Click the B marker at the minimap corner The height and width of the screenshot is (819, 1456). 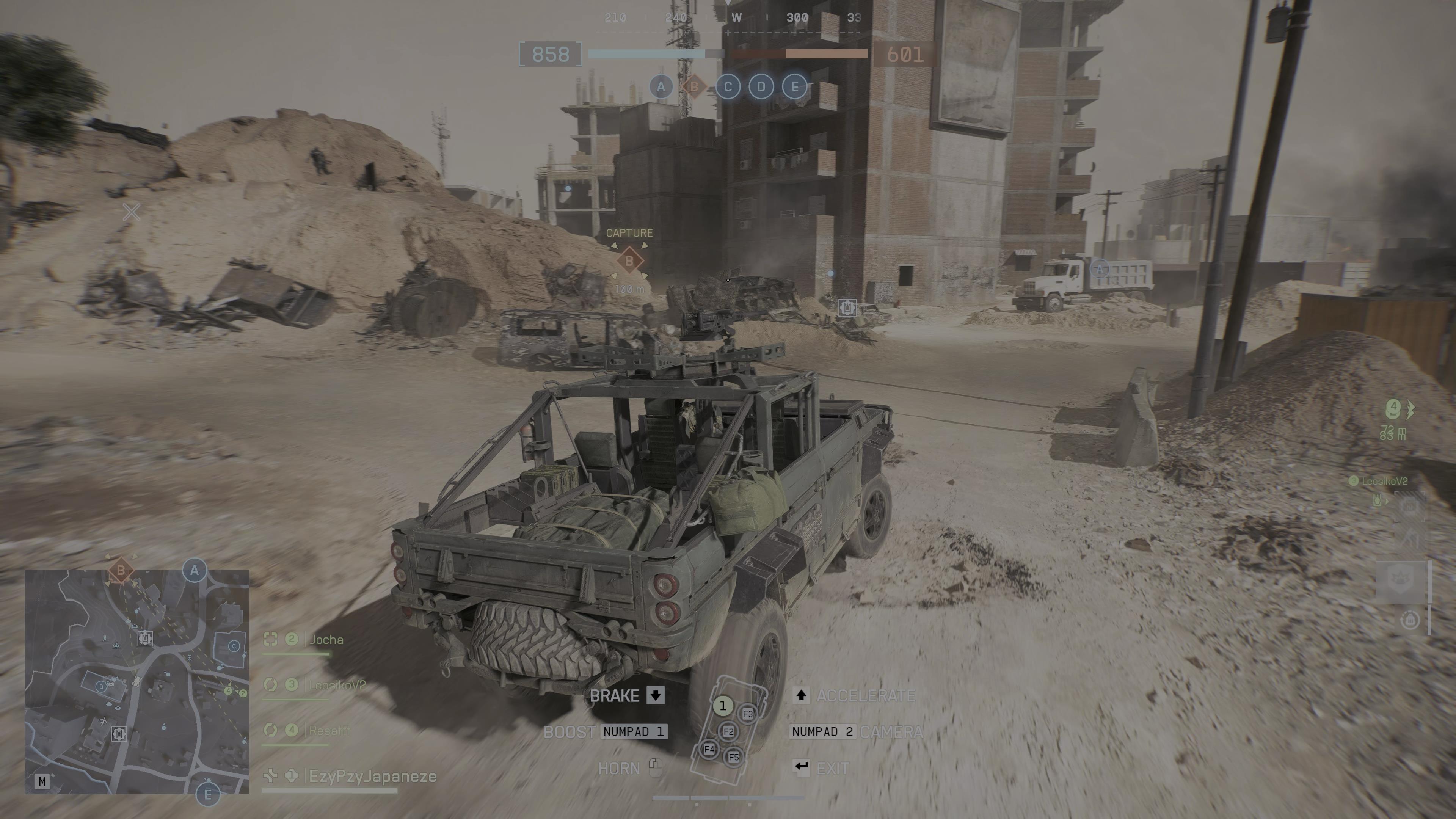121,571
